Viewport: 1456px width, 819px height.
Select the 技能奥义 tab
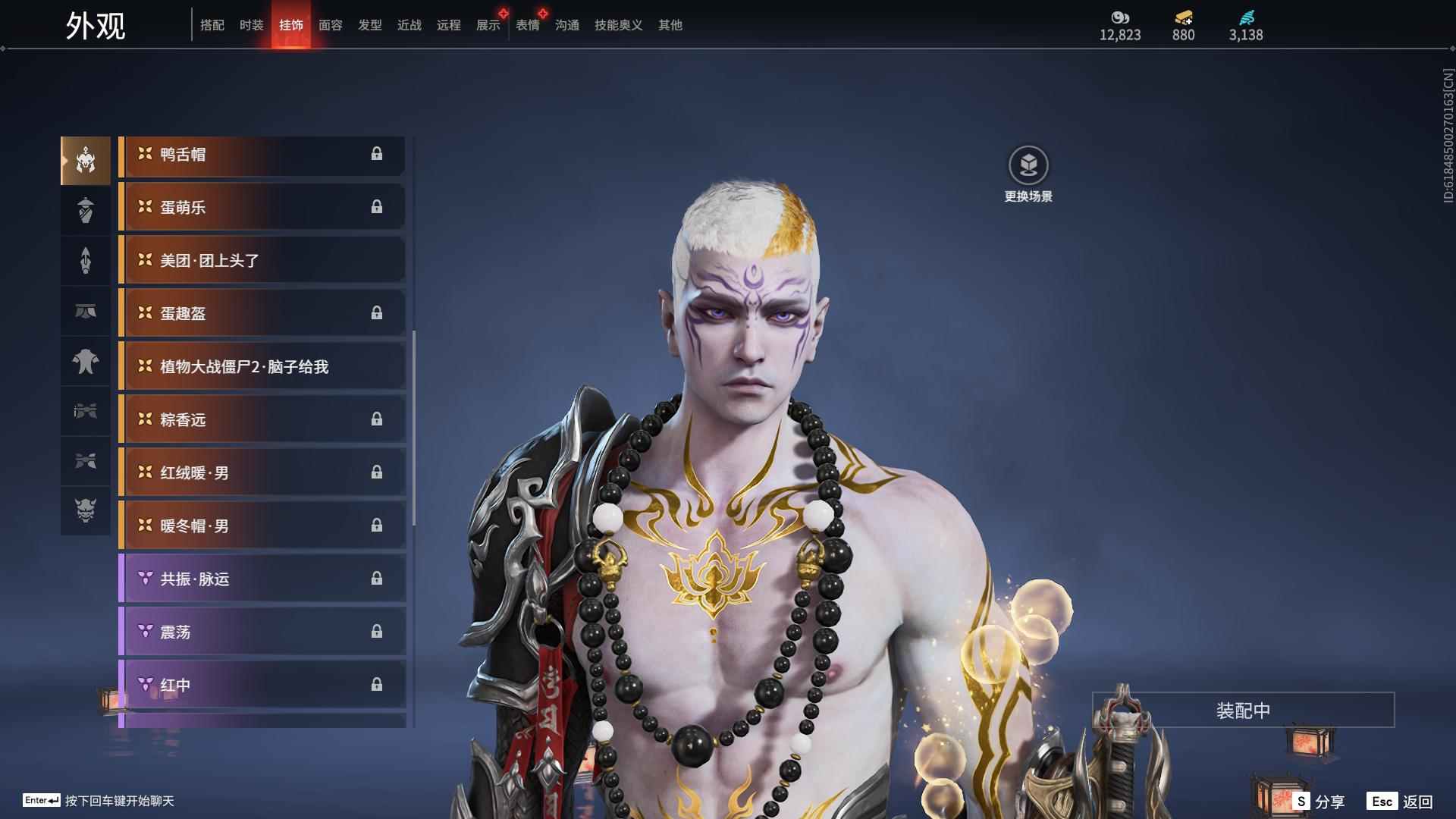(x=618, y=25)
